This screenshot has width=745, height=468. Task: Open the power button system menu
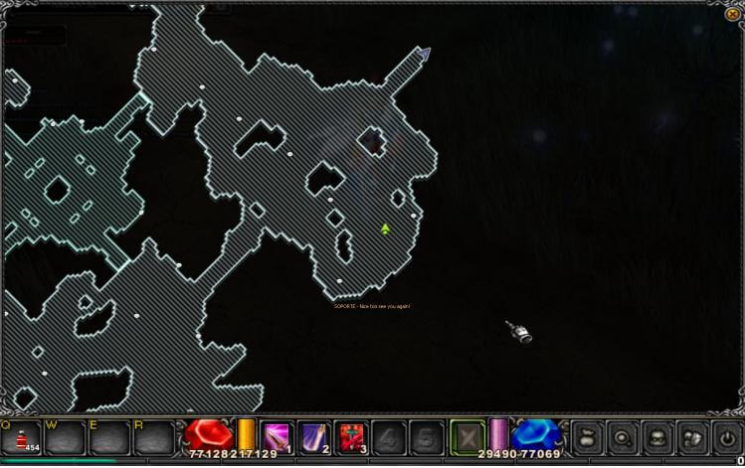point(727,437)
